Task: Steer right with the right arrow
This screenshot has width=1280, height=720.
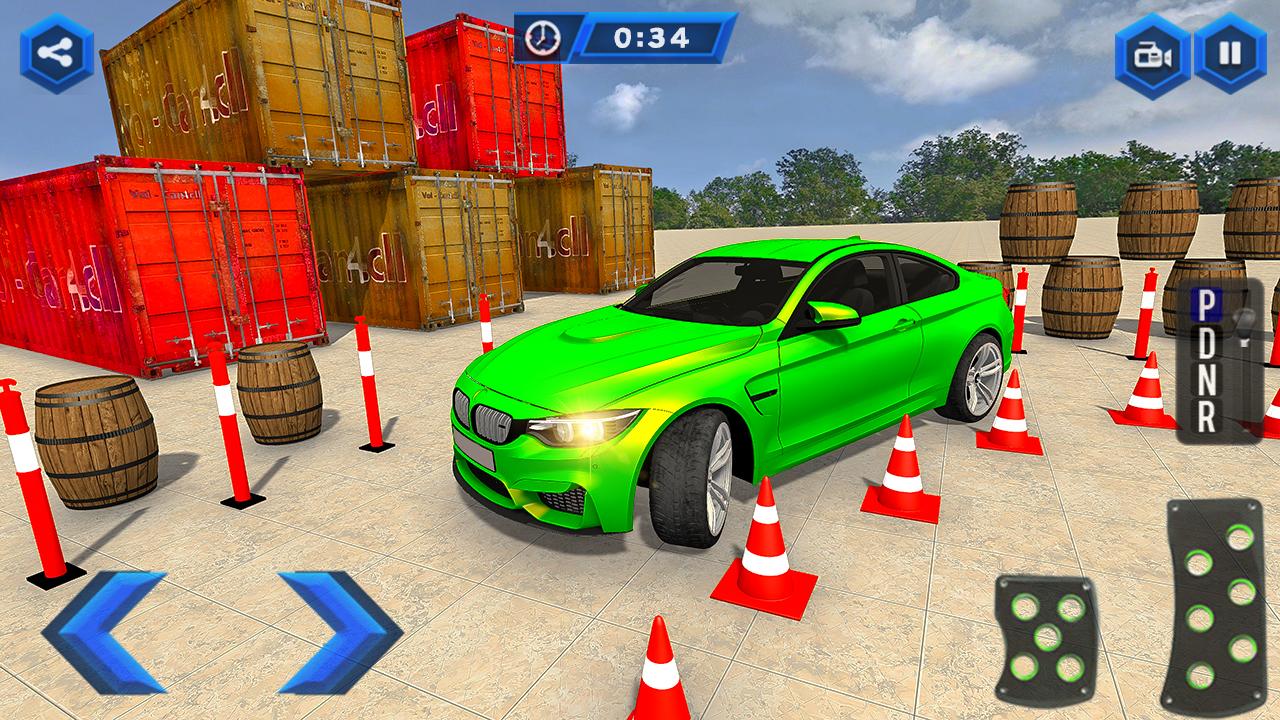Action: (339, 632)
